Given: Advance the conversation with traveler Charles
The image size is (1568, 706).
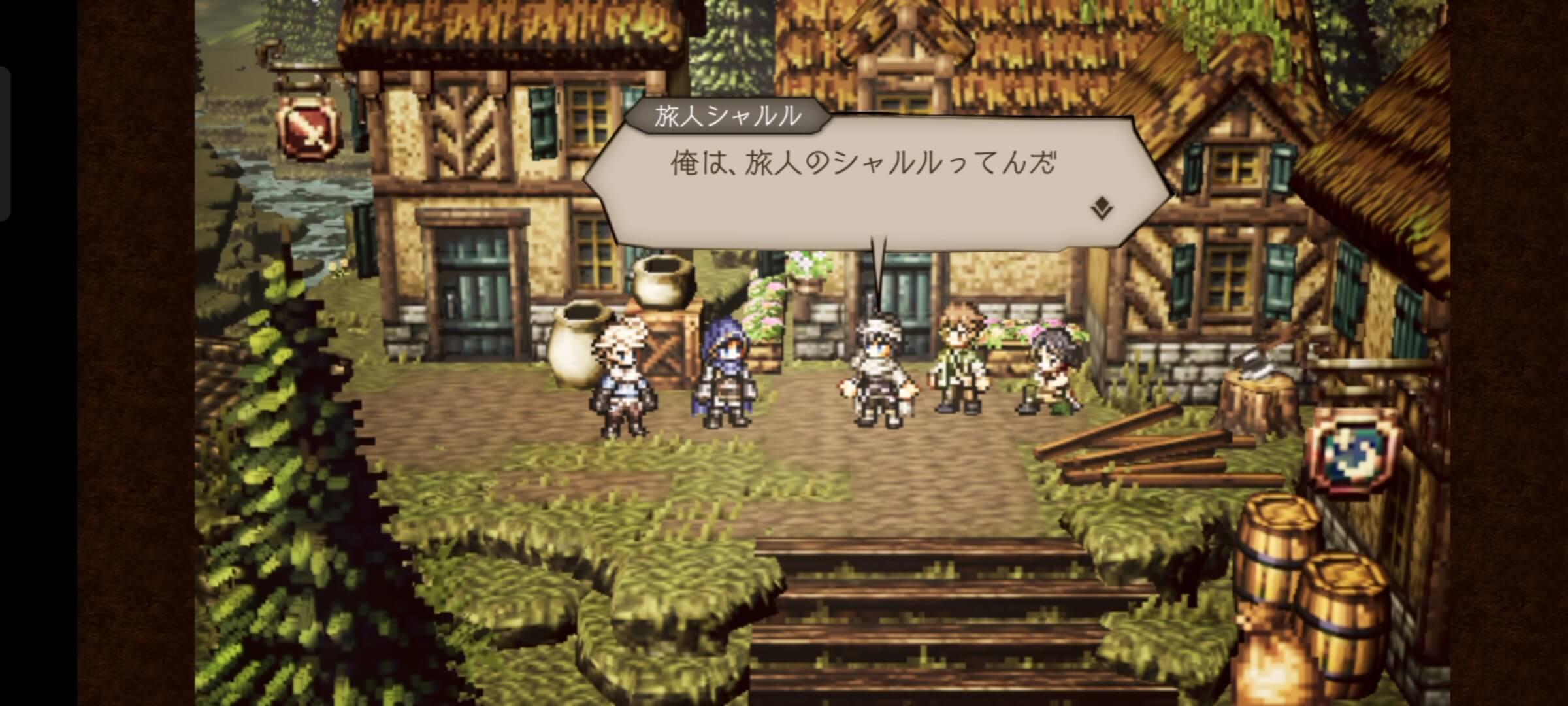Looking at the screenshot, I should 862,183.
